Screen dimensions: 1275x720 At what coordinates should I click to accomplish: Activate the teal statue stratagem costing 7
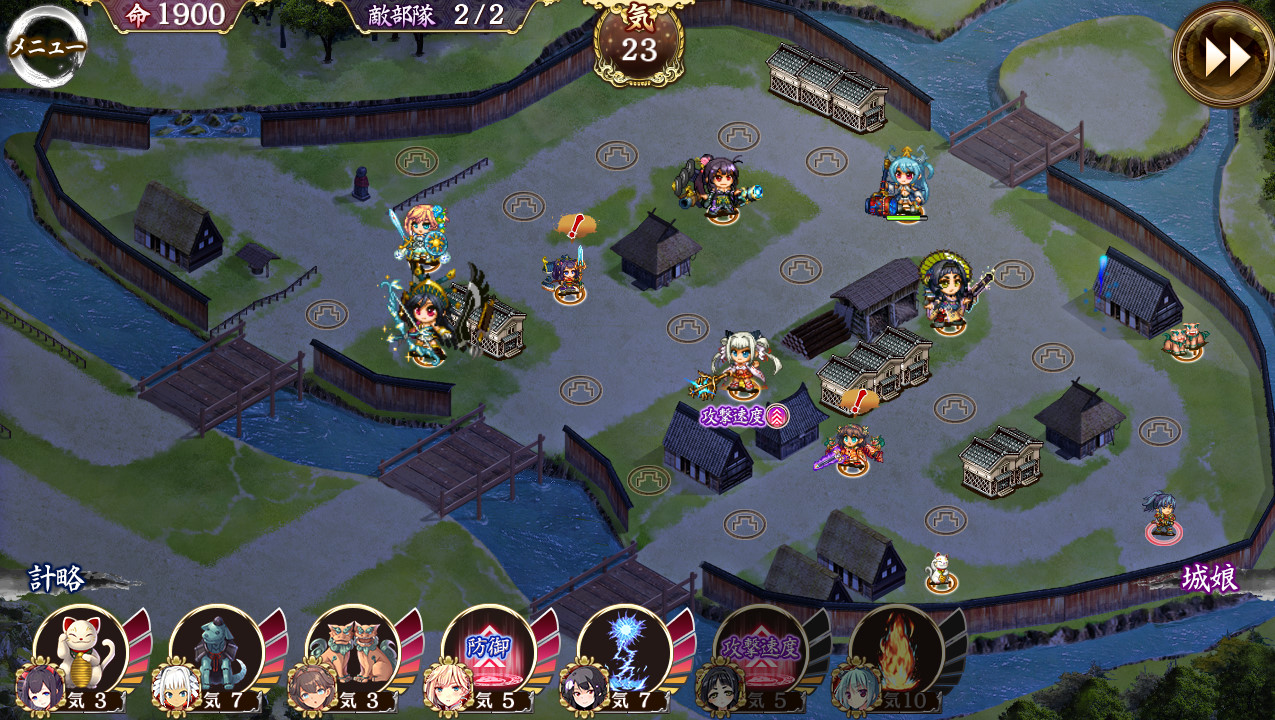(217, 652)
